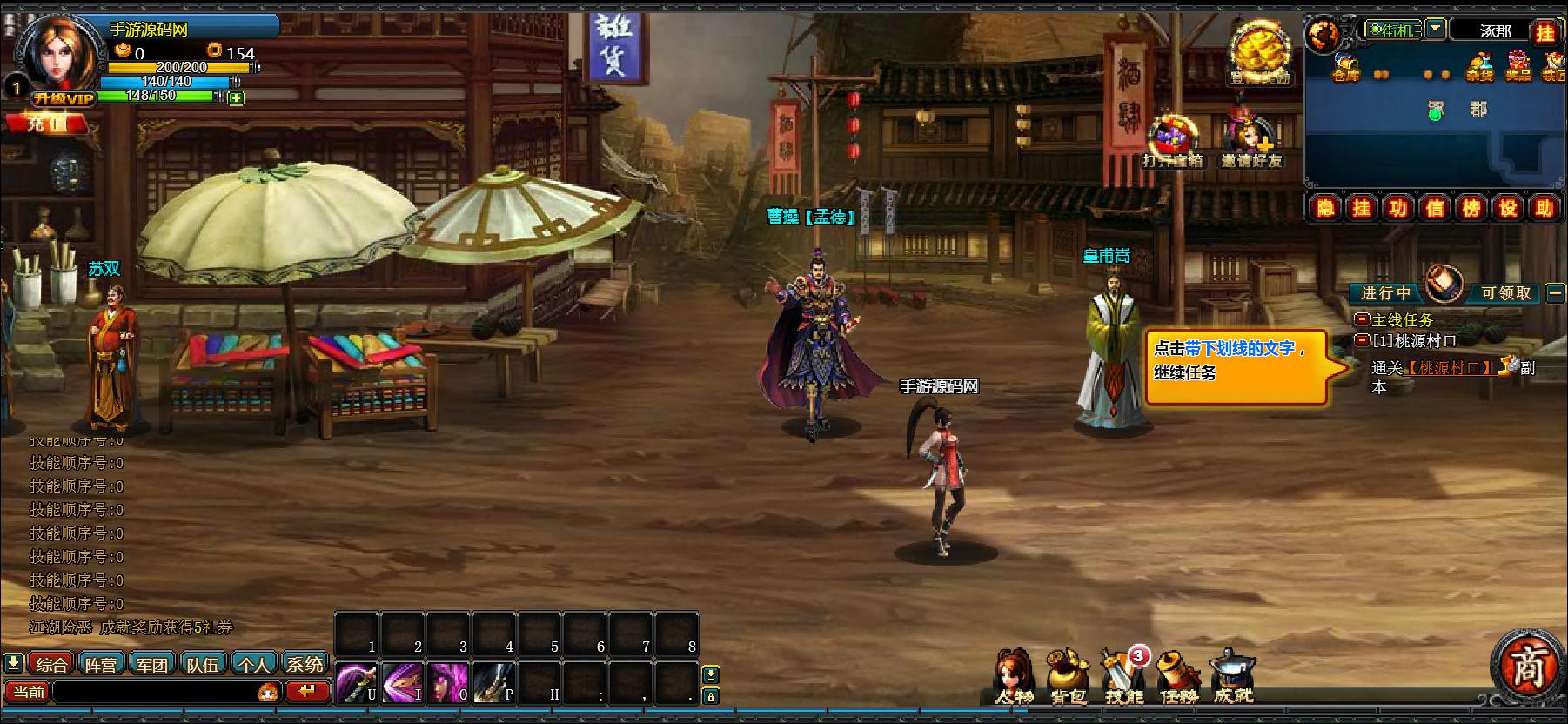
Task: Switch to the 系统 chat tab
Action: [305, 665]
